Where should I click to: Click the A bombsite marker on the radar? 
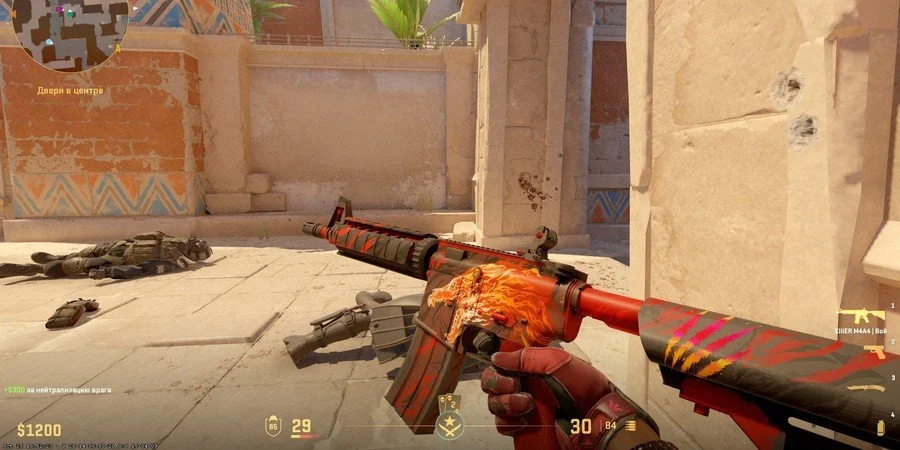(x=118, y=47)
